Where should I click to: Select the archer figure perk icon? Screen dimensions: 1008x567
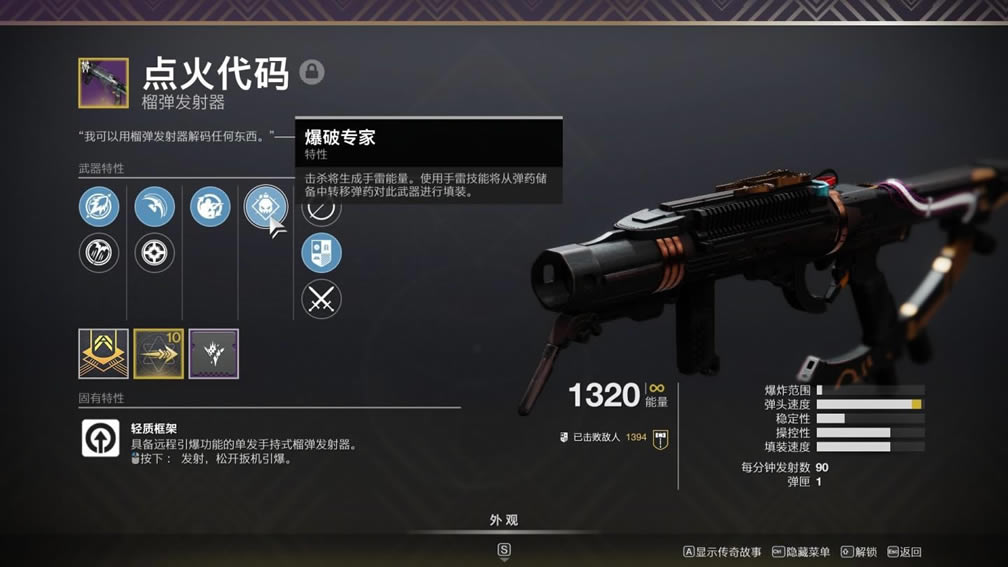click(x=210, y=207)
